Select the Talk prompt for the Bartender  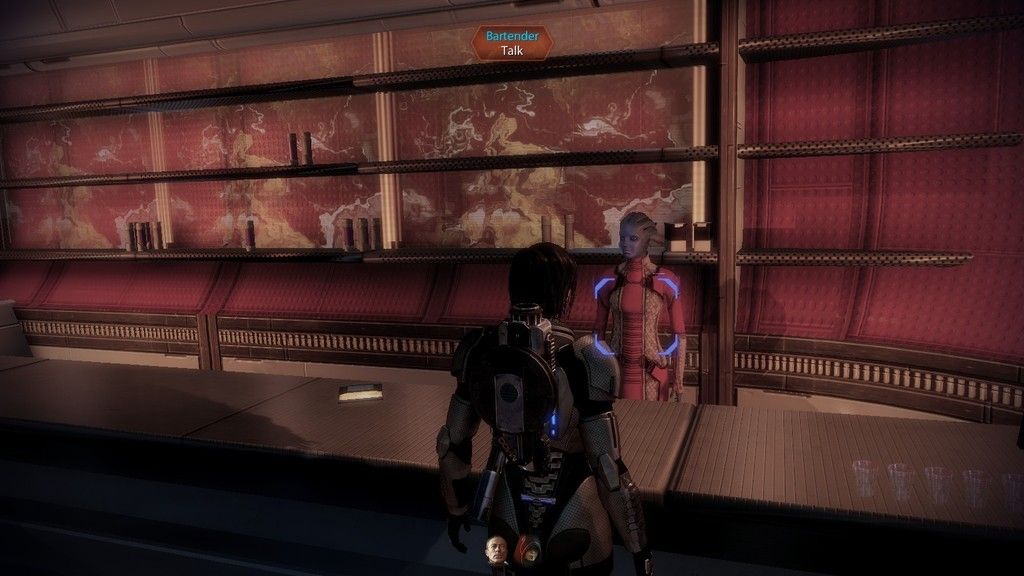[513, 48]
